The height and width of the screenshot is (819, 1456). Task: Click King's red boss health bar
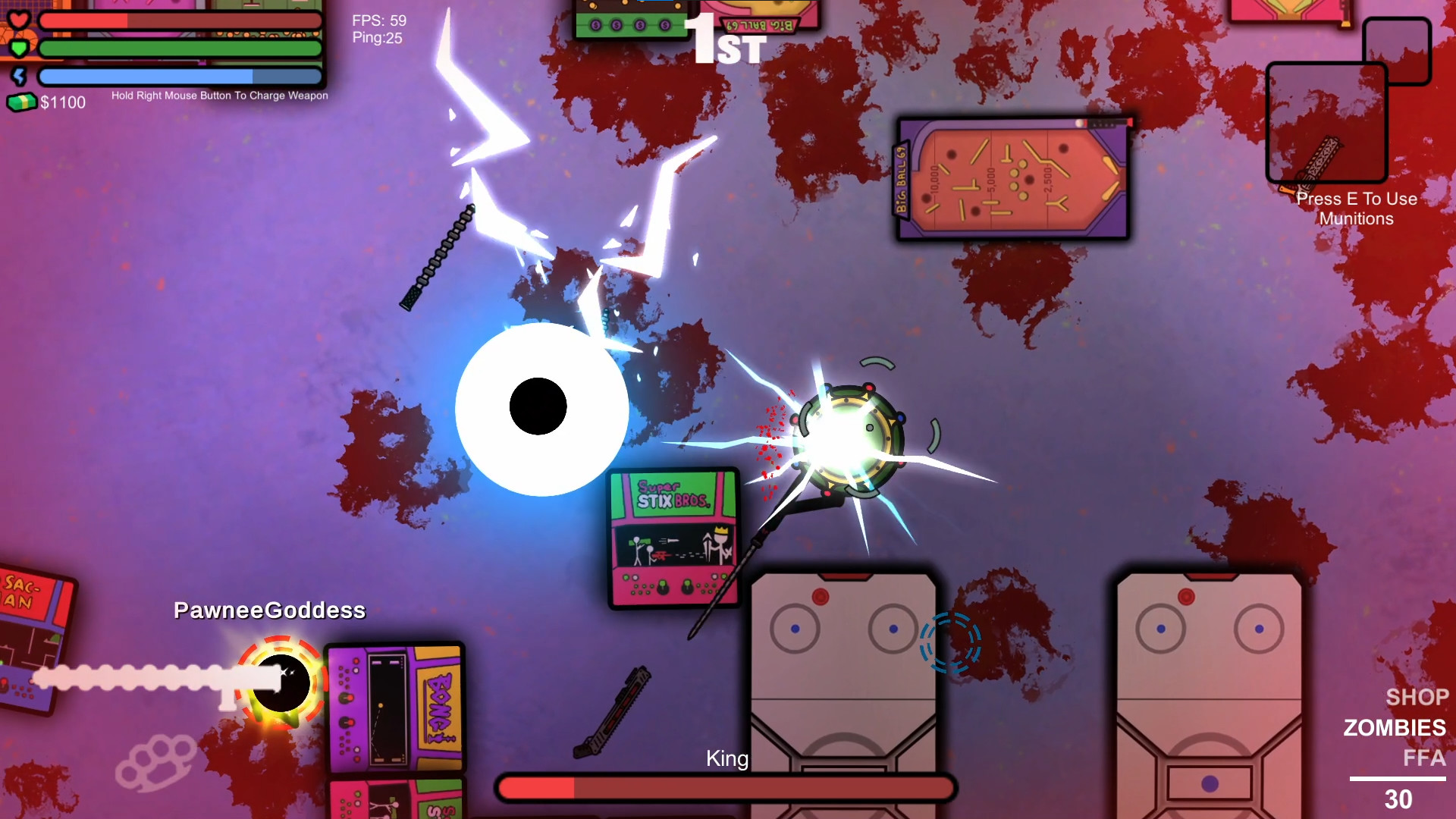coord(726,788)
